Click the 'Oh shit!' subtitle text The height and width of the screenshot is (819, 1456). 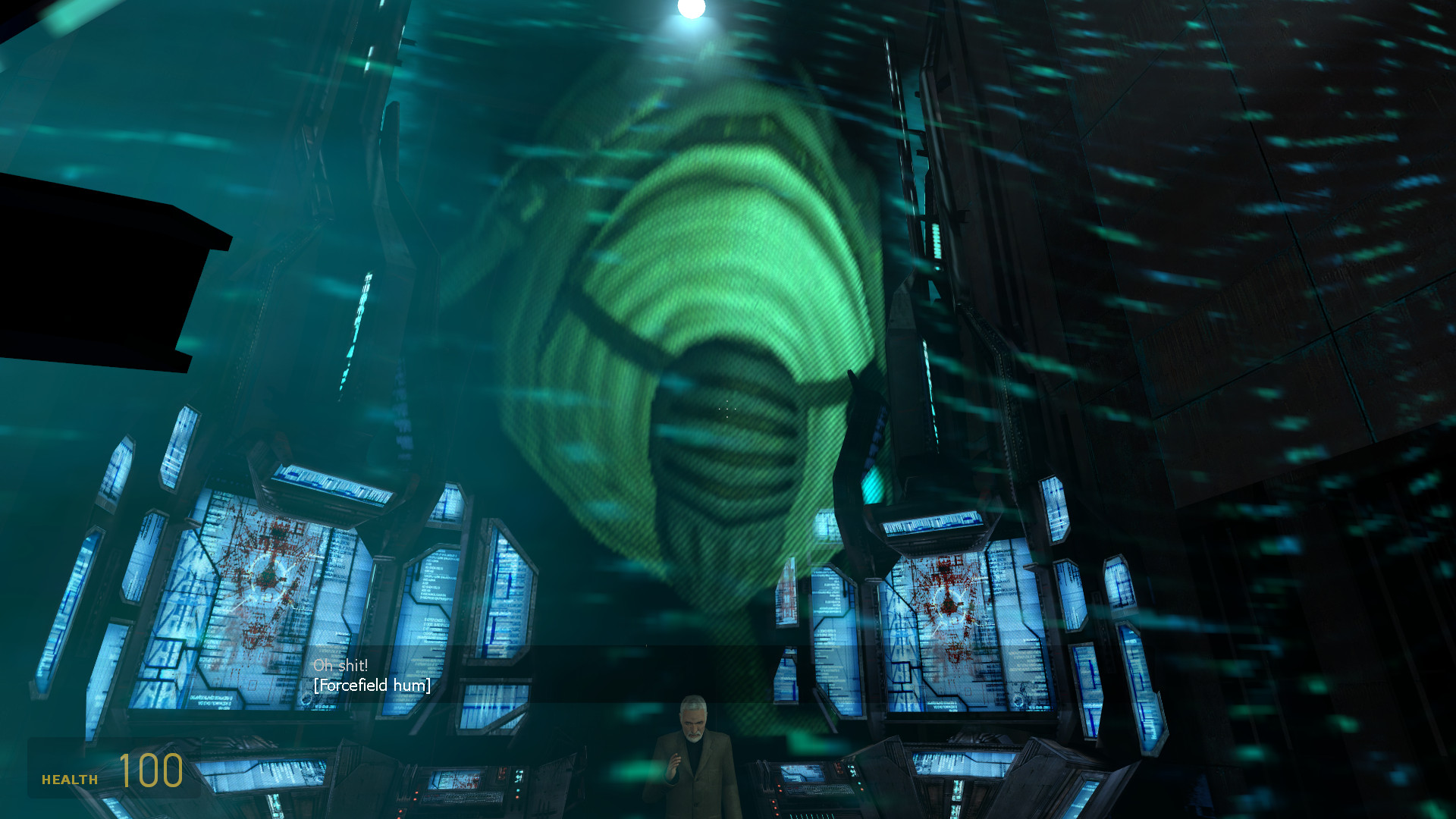pos(340,664)
